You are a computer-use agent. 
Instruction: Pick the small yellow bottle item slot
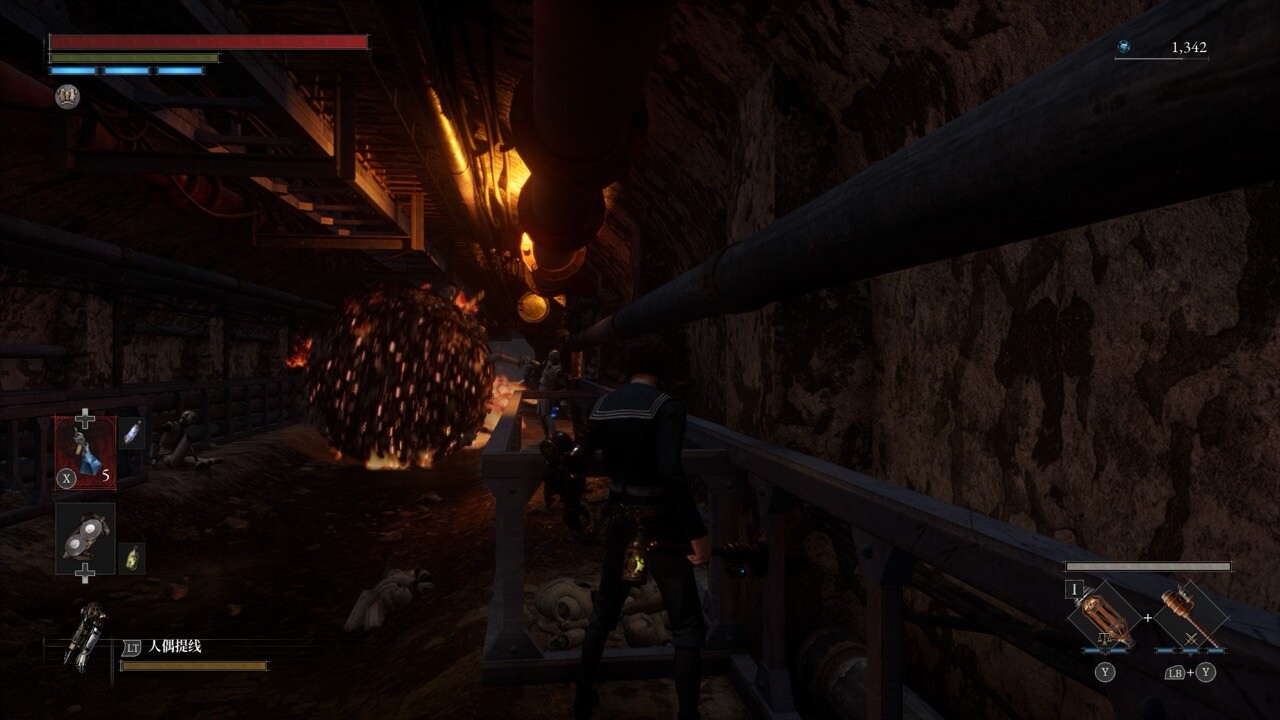(132, 558)
